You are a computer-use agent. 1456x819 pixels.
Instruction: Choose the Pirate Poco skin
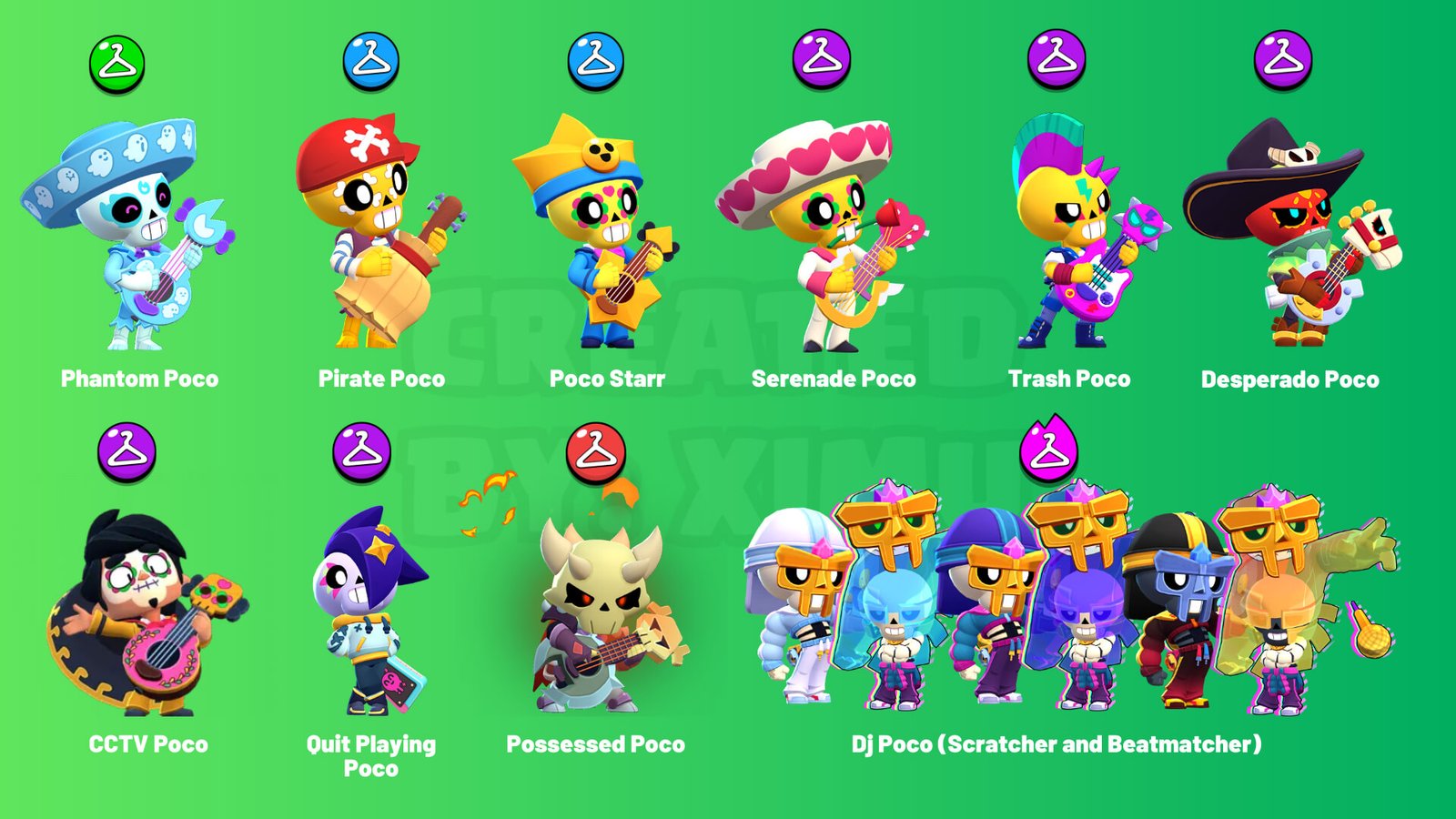(373, 232)
